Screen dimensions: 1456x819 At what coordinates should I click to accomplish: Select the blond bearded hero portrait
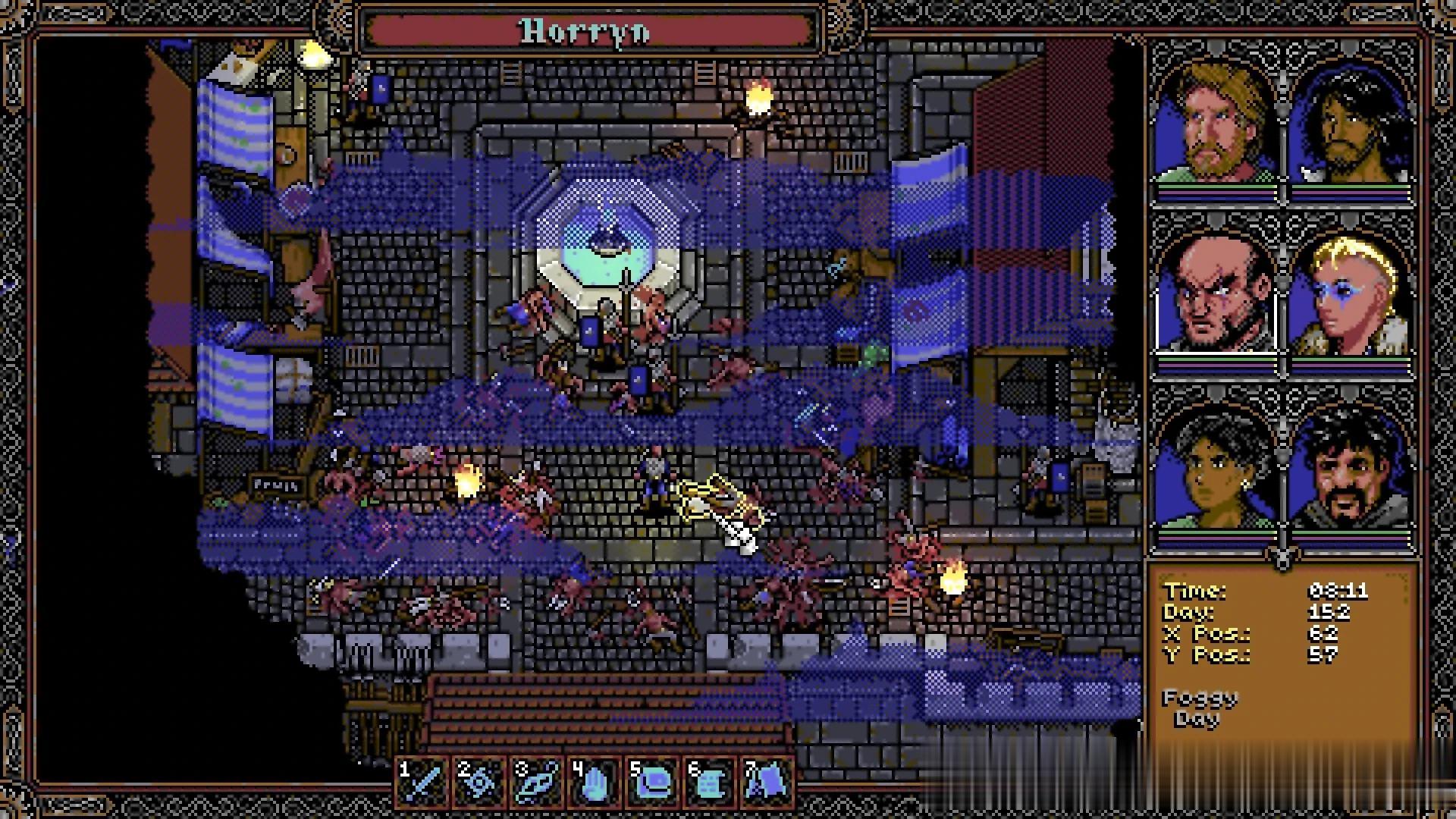pyautogui.click(x=1215, y=125)
